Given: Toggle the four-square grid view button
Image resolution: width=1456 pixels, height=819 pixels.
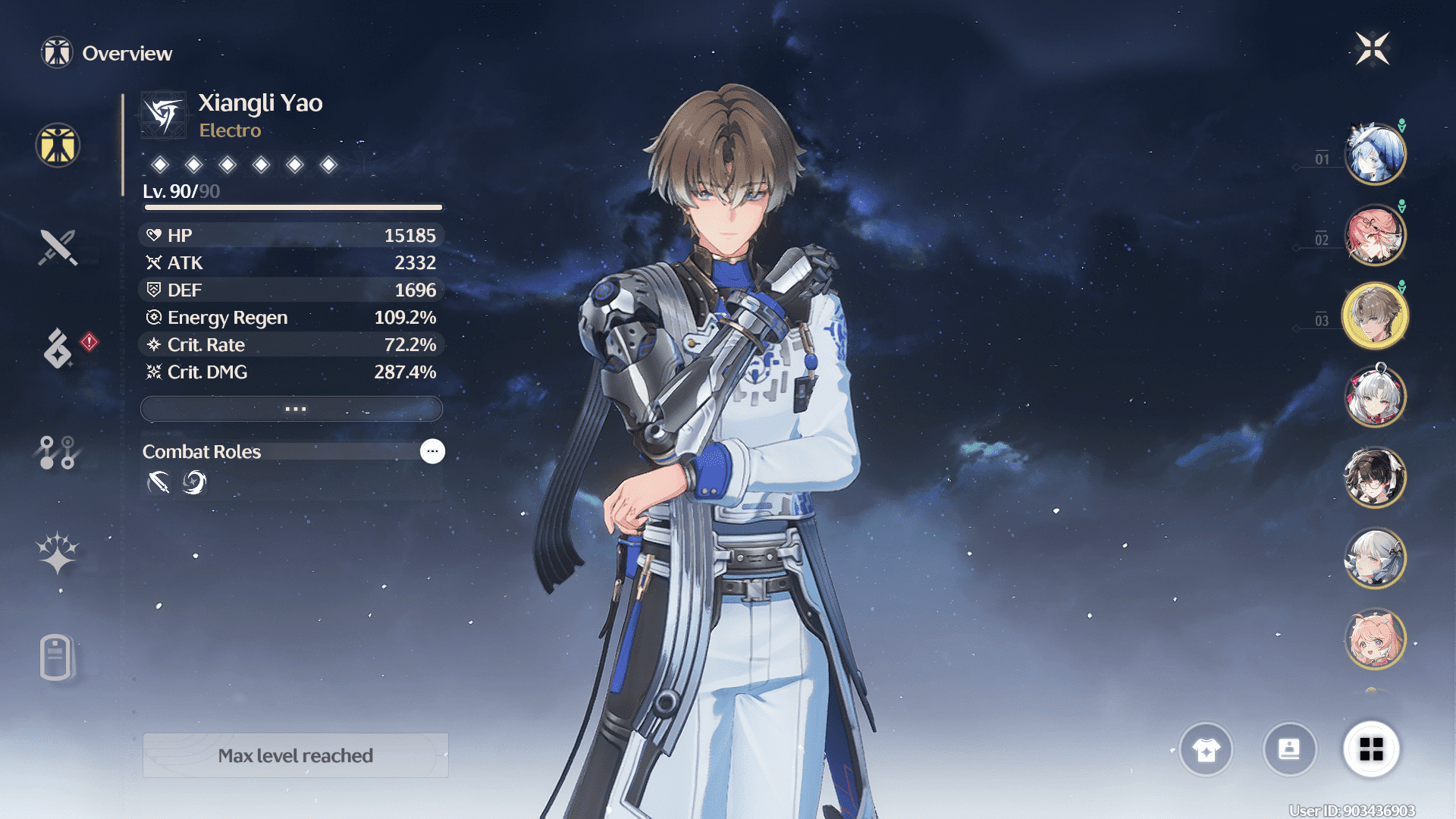Looking at the screenshot, I should pos(1371,749).
